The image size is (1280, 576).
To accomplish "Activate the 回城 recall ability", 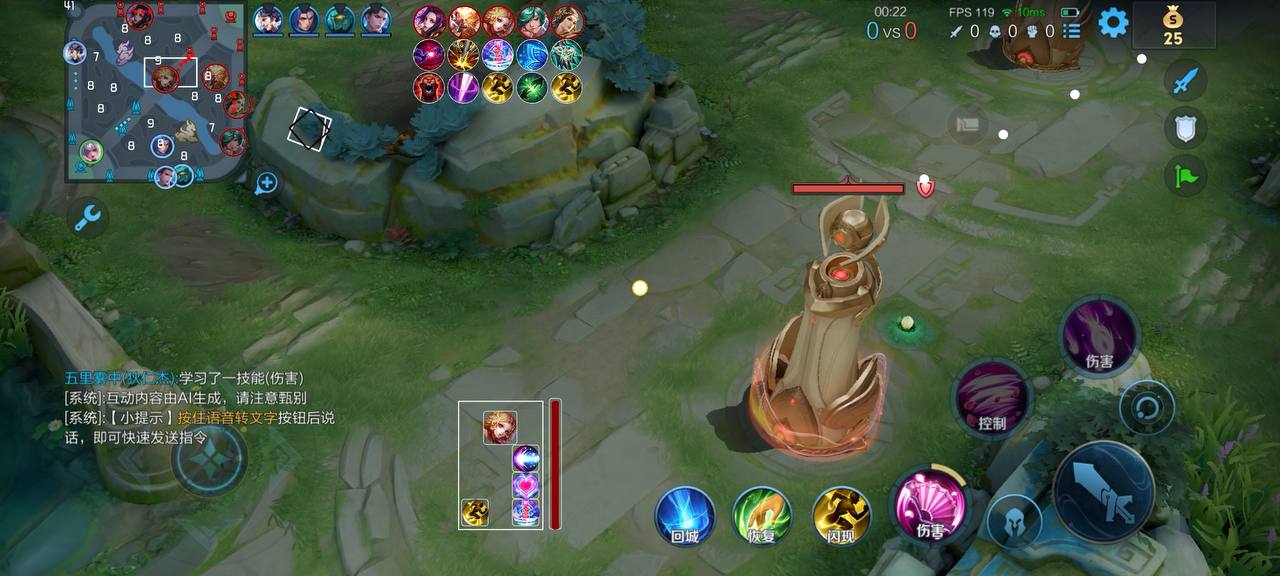I will coord(684,515).
